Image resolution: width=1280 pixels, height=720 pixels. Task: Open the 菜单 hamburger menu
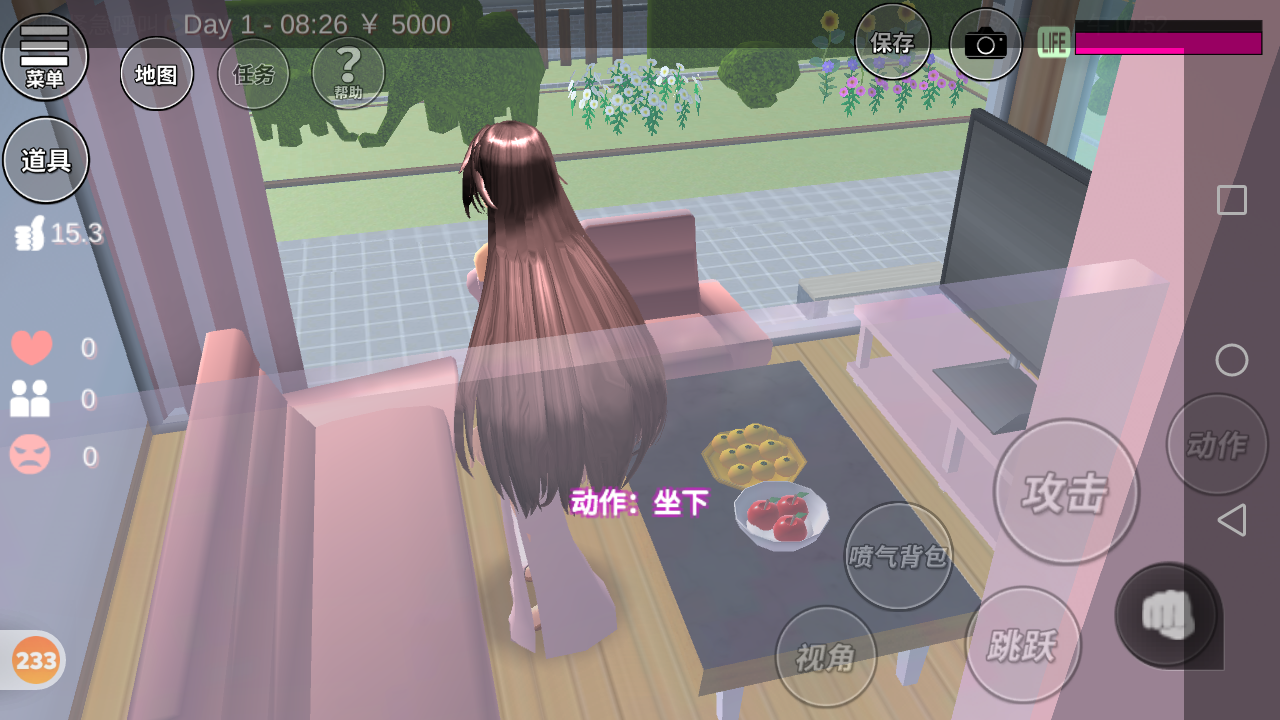45,57
